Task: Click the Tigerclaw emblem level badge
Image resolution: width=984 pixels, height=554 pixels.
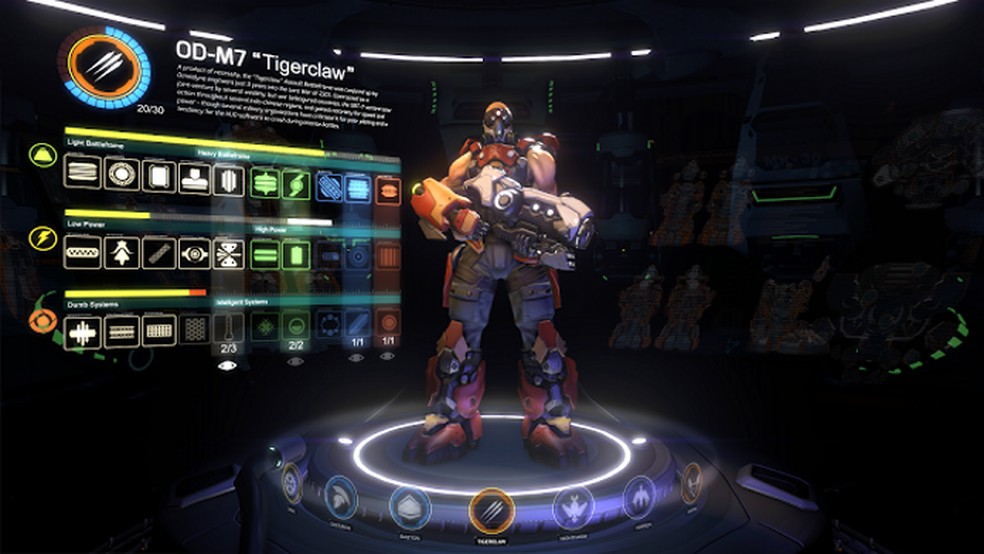Action: pyautogui.click(x=106, y=65)
